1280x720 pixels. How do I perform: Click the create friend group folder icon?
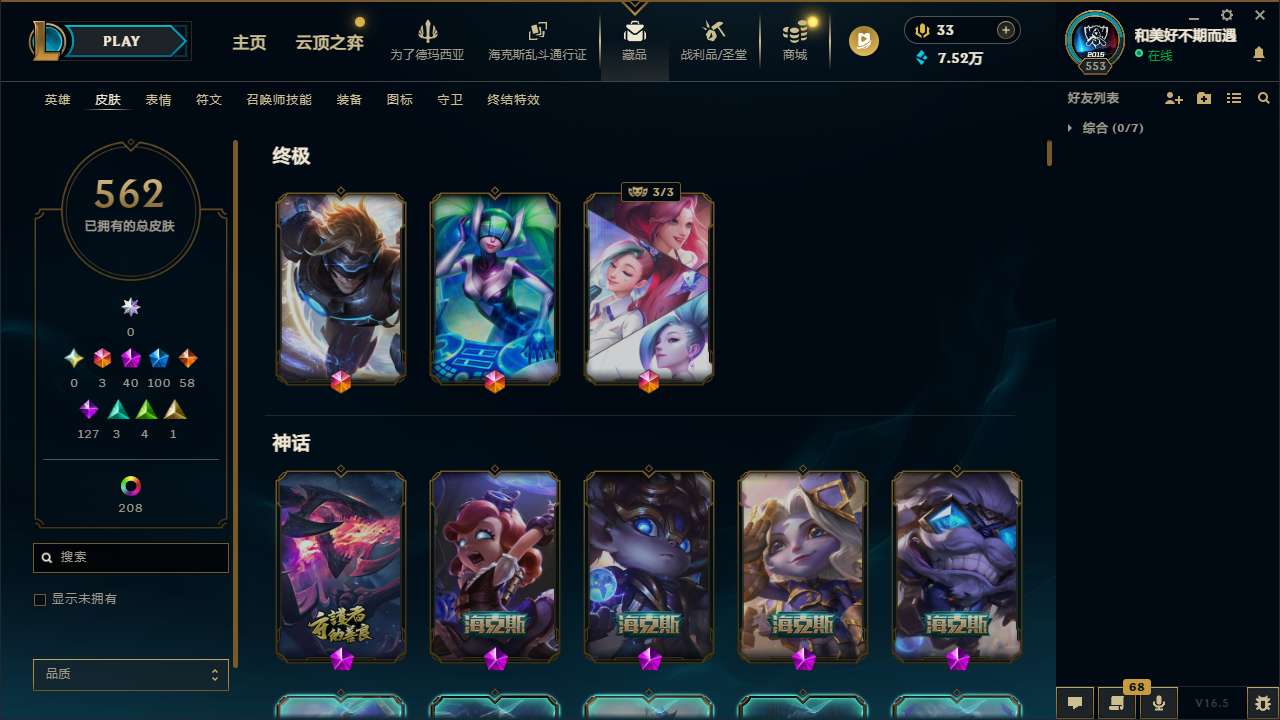pyautogui.click(x=1204, y=98)
